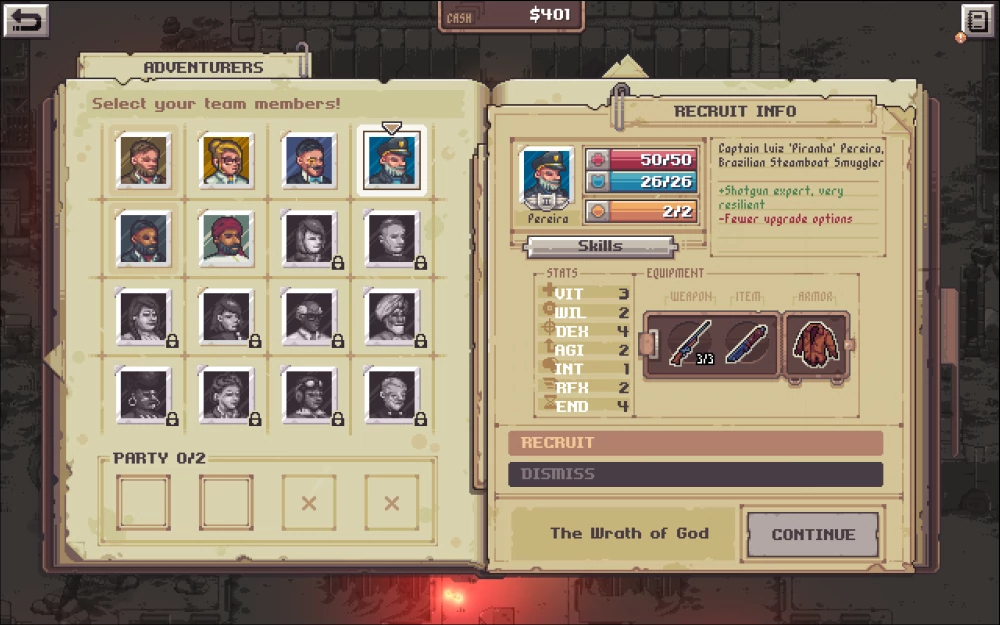Image resolution: width=1000 pixels, height=625 pixels.
Task: Click the locked turban-wearing adventurer portrait
Action: tap(392, 316)
